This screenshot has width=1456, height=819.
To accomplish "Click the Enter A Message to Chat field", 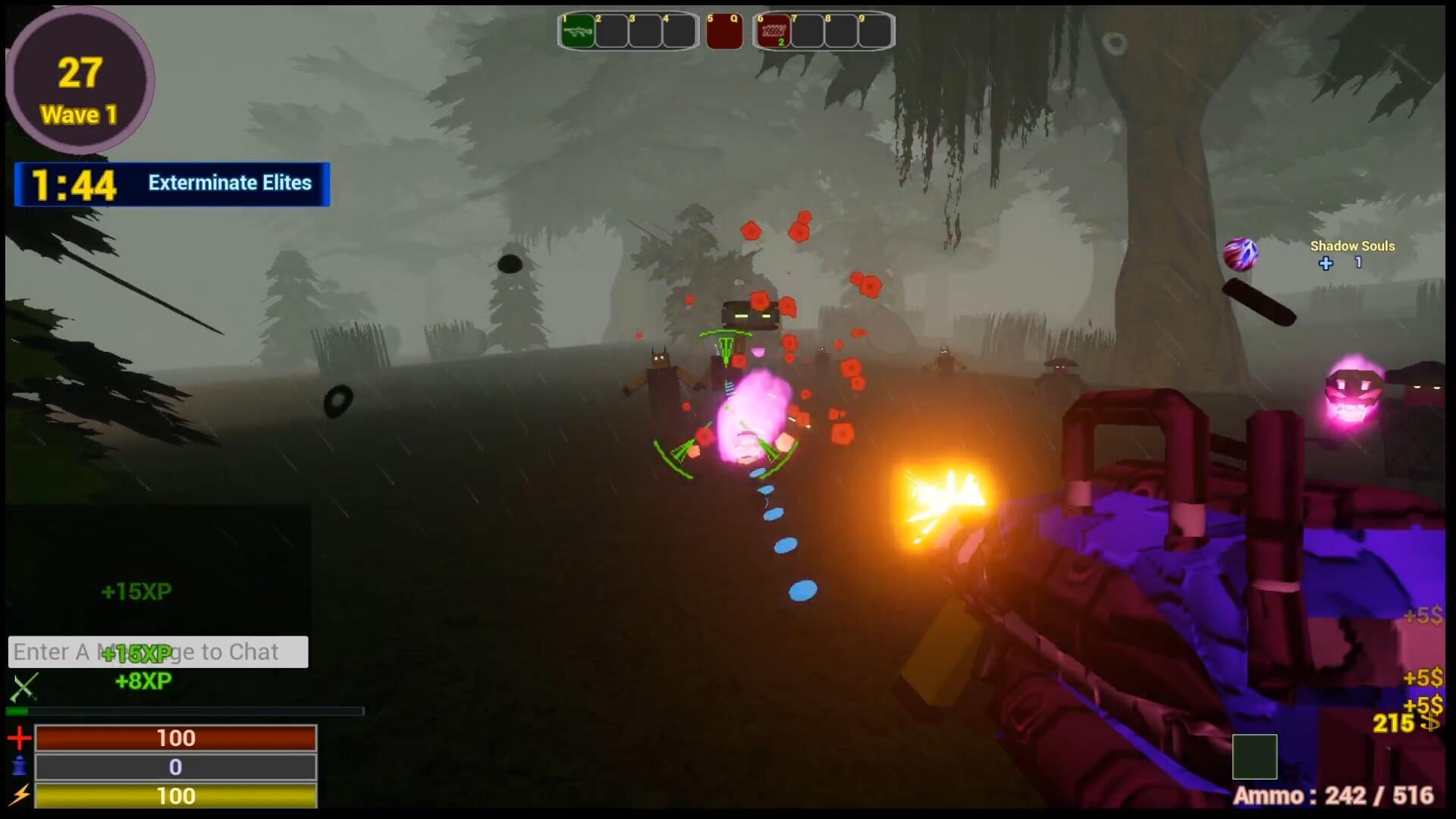I will point(157,651).
